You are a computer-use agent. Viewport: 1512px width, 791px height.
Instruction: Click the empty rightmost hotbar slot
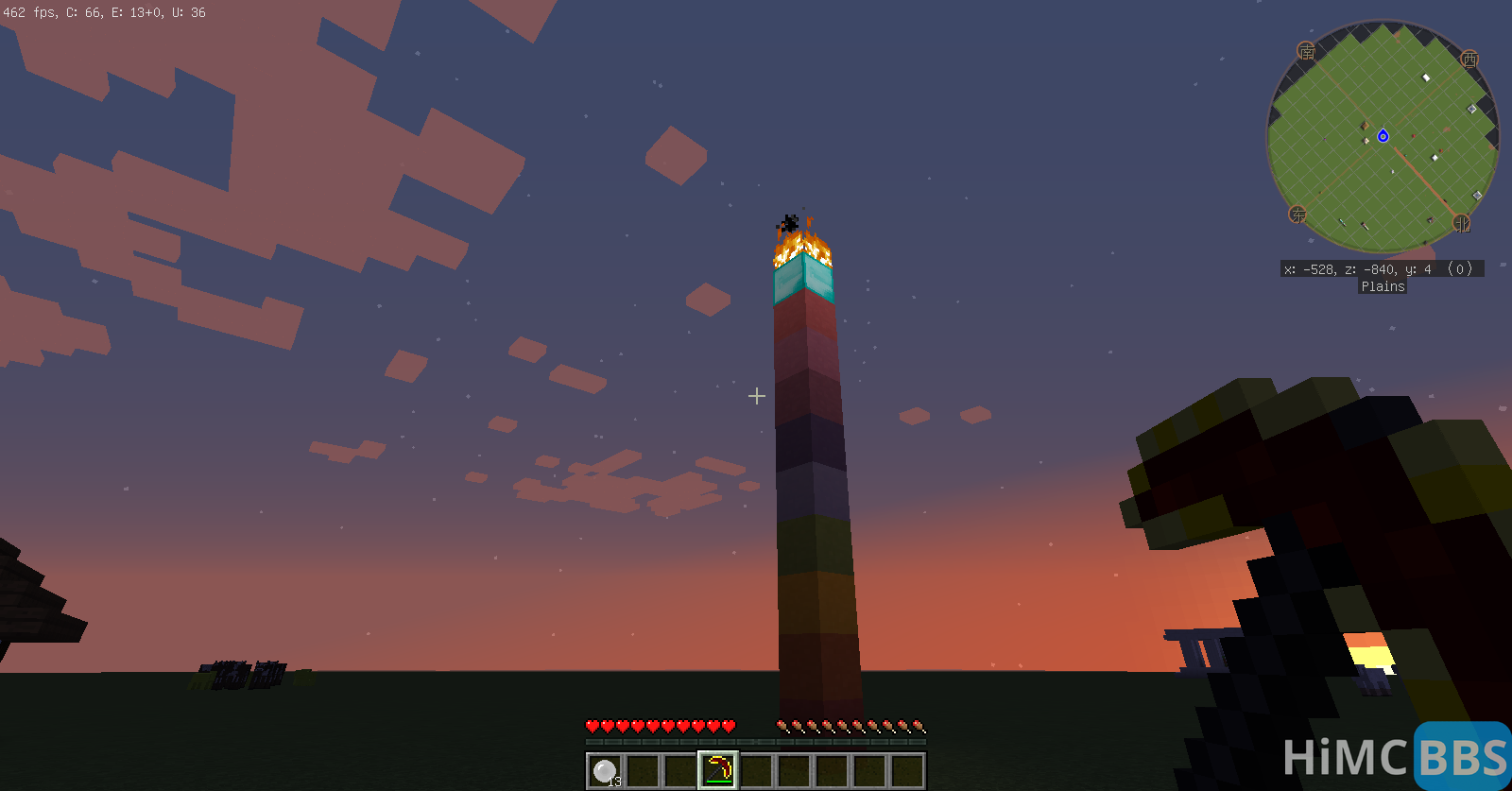(908, 769)
